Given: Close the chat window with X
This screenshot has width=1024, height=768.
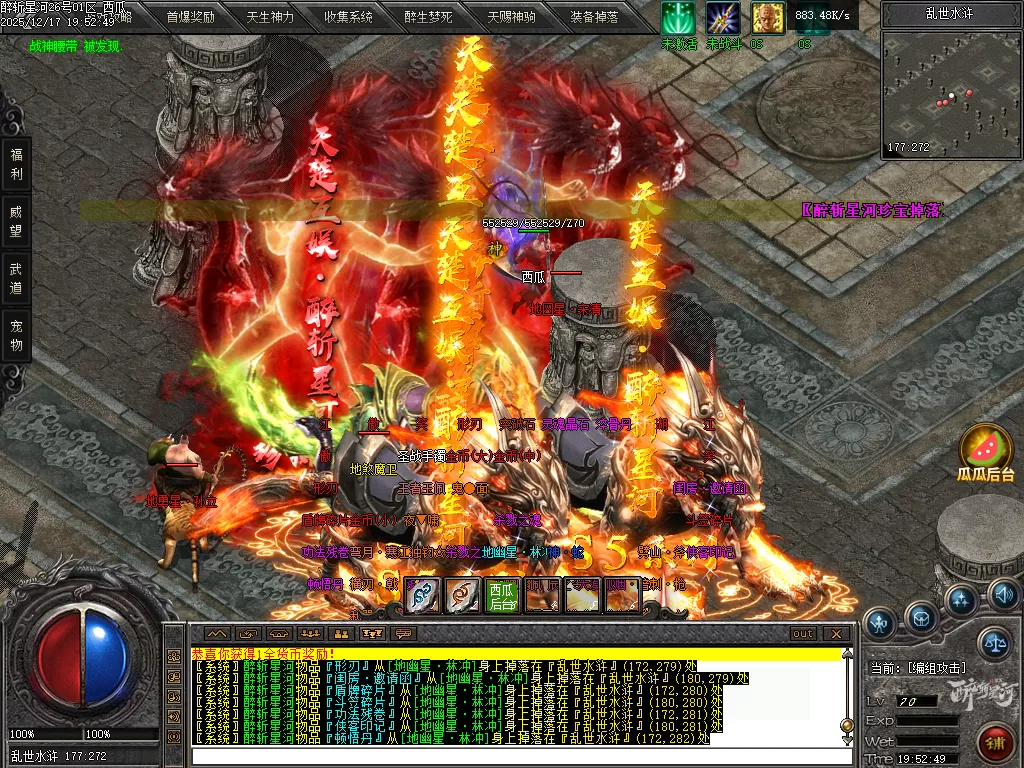Looking at the screenshot, I should click(835, 633).
